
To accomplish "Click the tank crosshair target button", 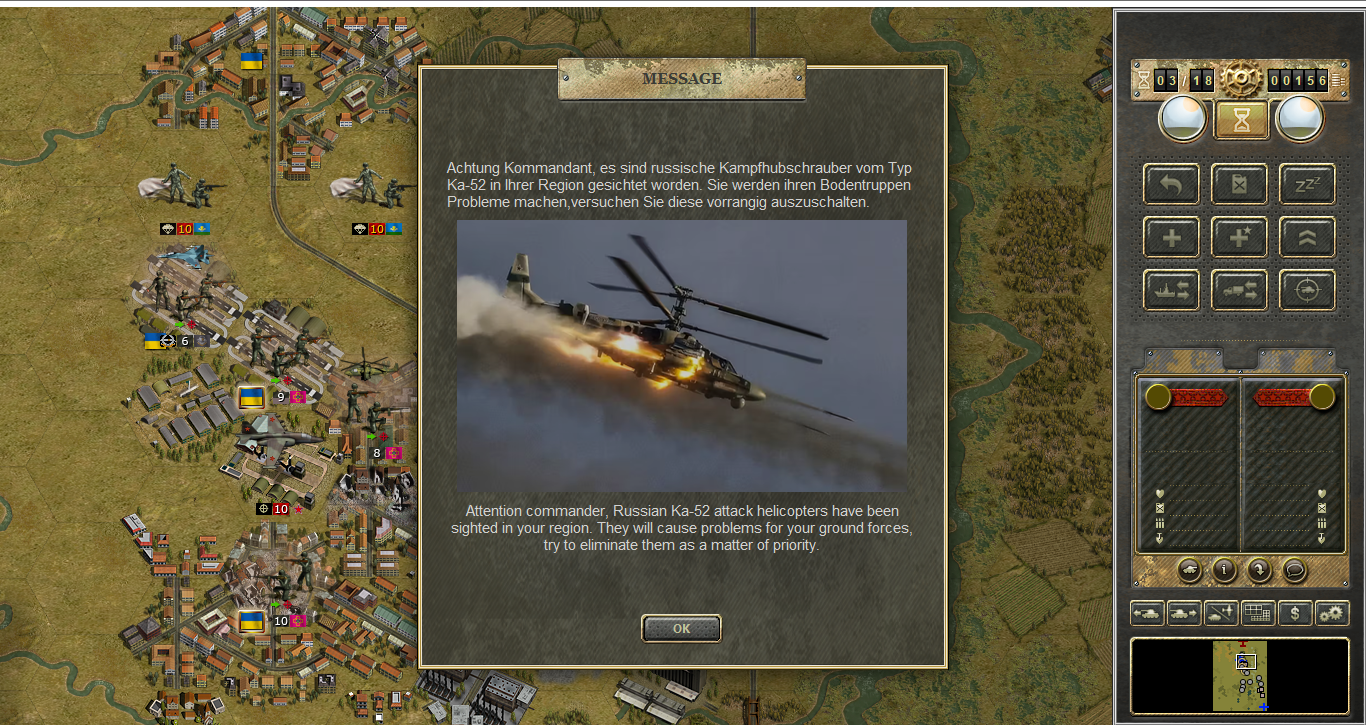I will (x=1307, y=290).
